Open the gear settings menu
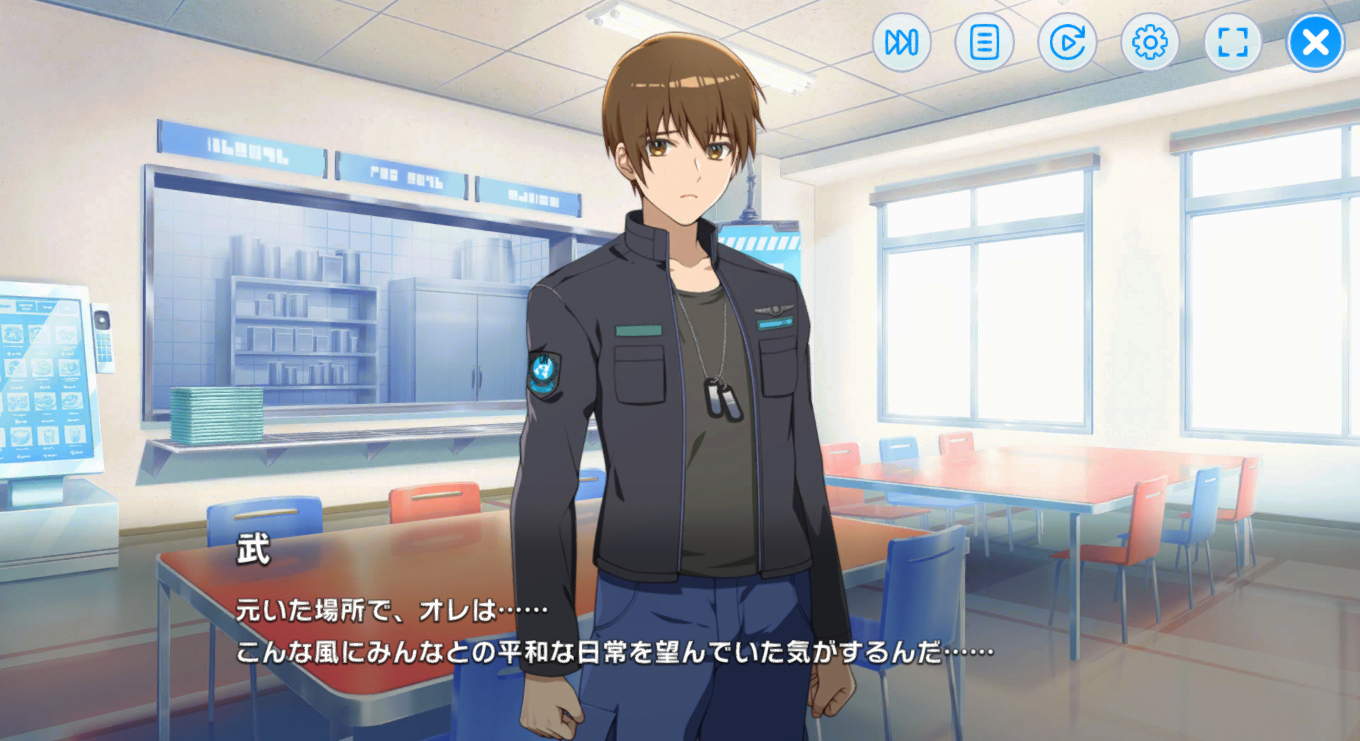1360x741 pixels. pyautogui.click(x=1149, y=43)
